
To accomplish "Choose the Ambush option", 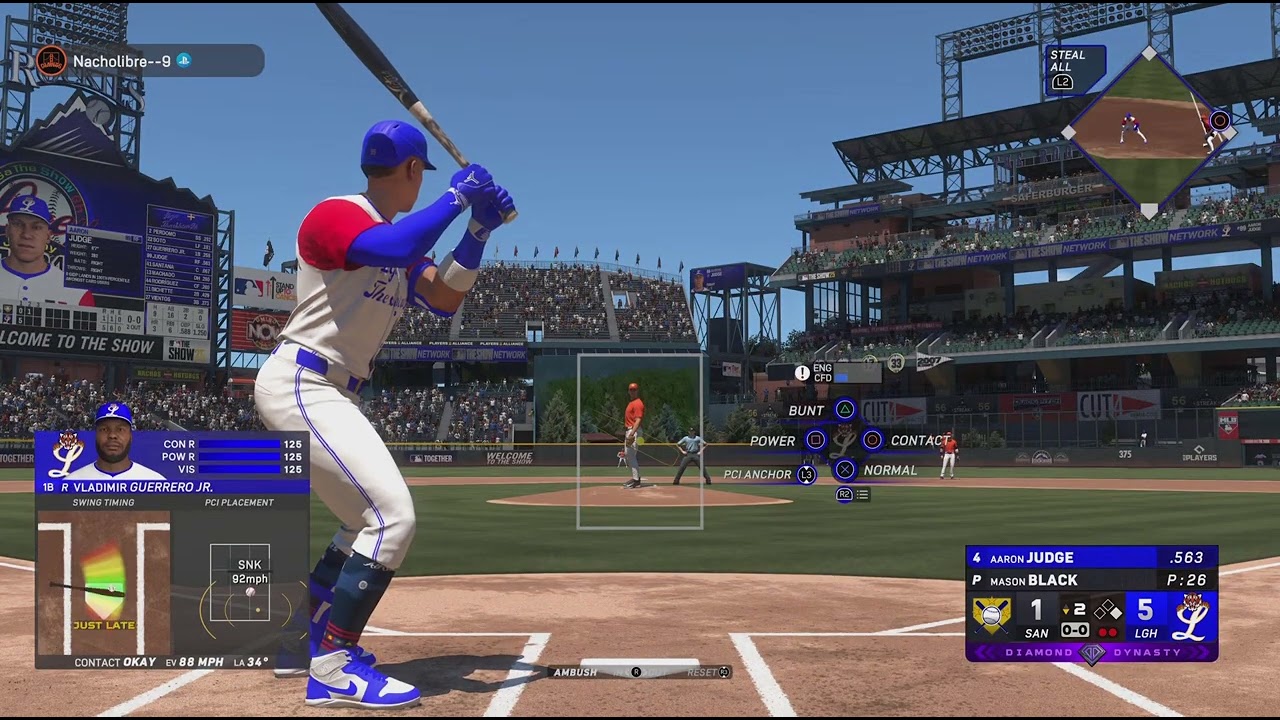I will point(576,672).
